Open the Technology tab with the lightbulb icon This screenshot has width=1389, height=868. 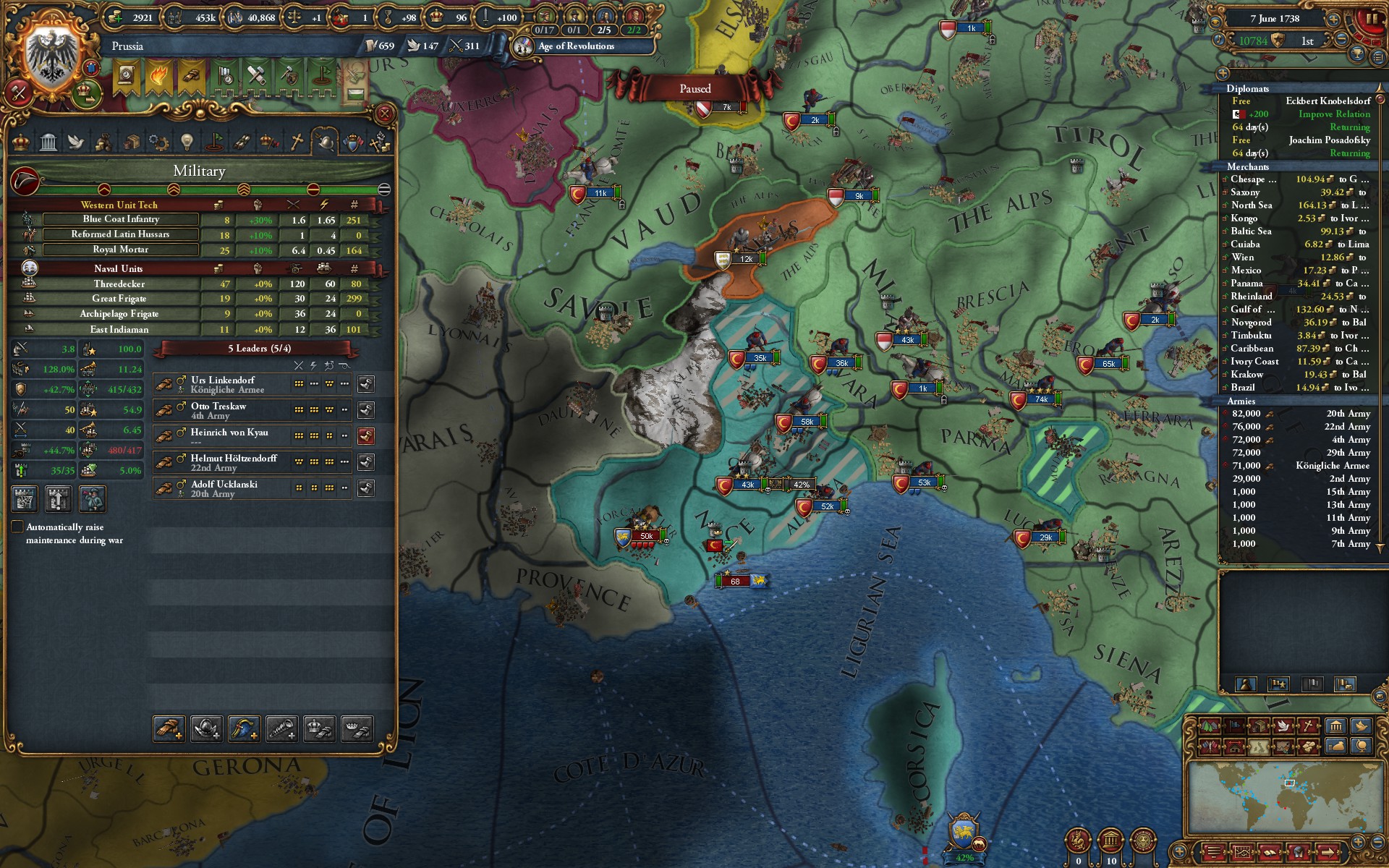(187, 142)
